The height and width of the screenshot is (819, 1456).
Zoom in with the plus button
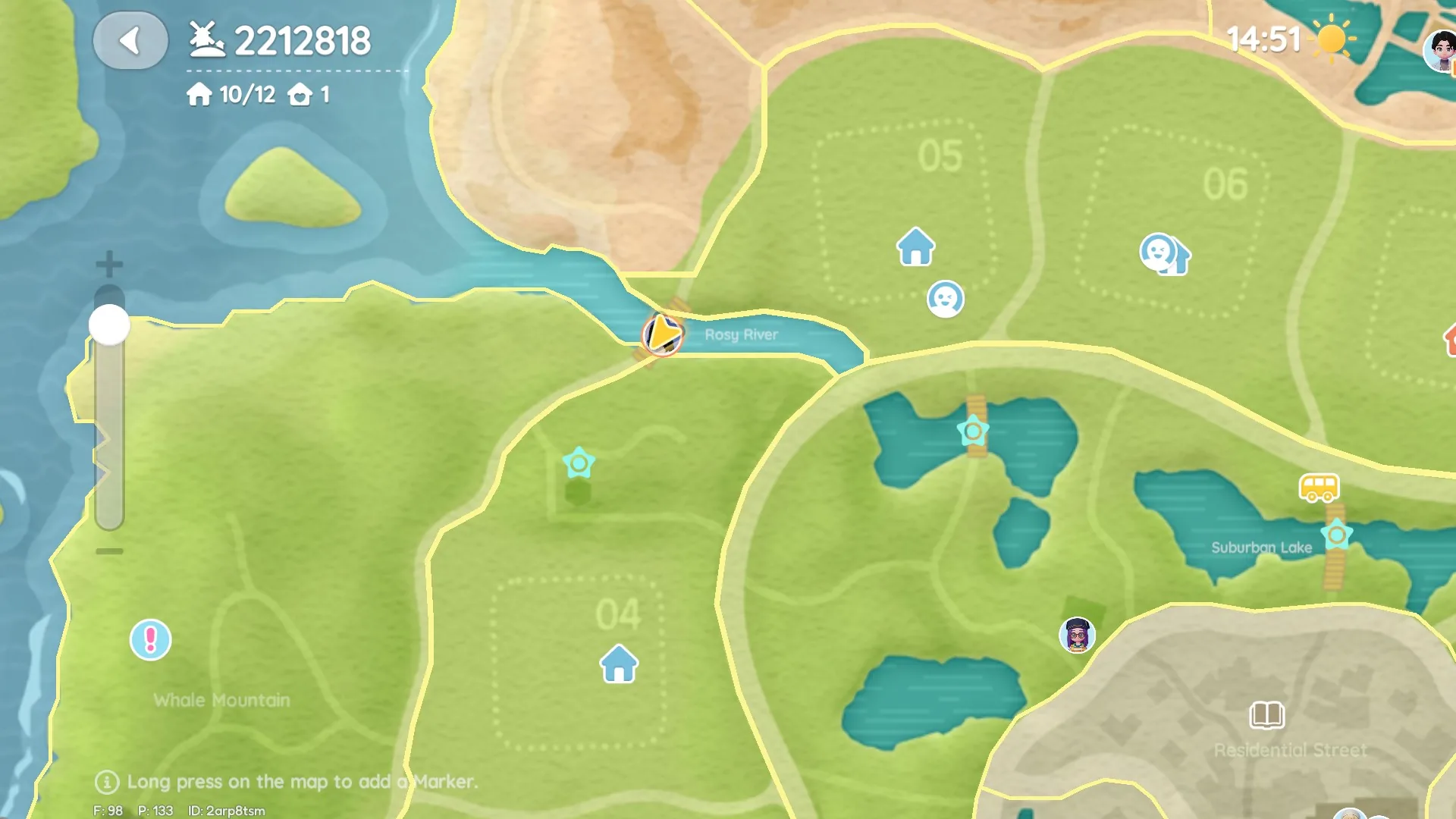pyautogui.click(x=109, y=264)
